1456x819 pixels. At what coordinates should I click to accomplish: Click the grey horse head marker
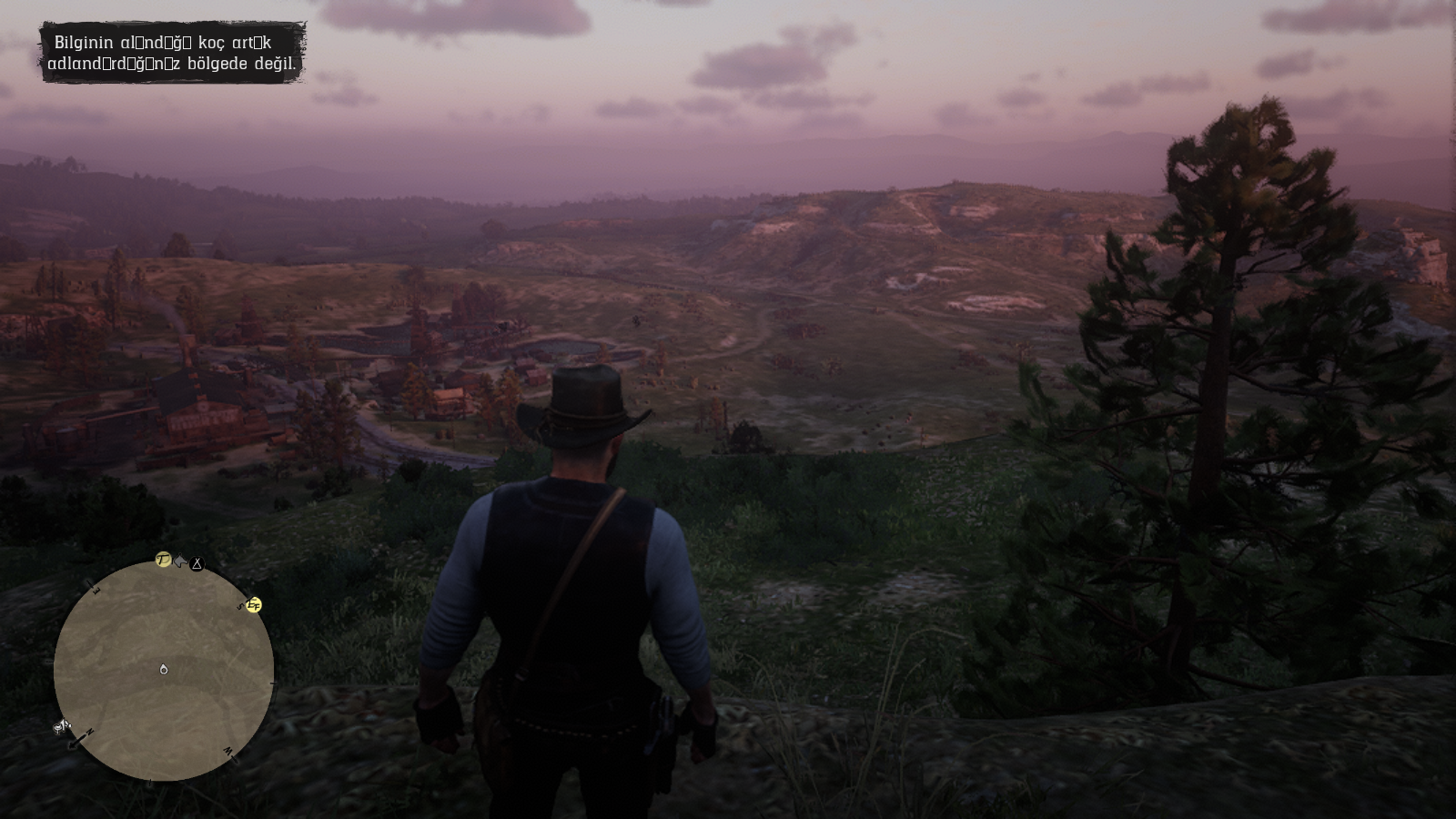click(180, 561)
